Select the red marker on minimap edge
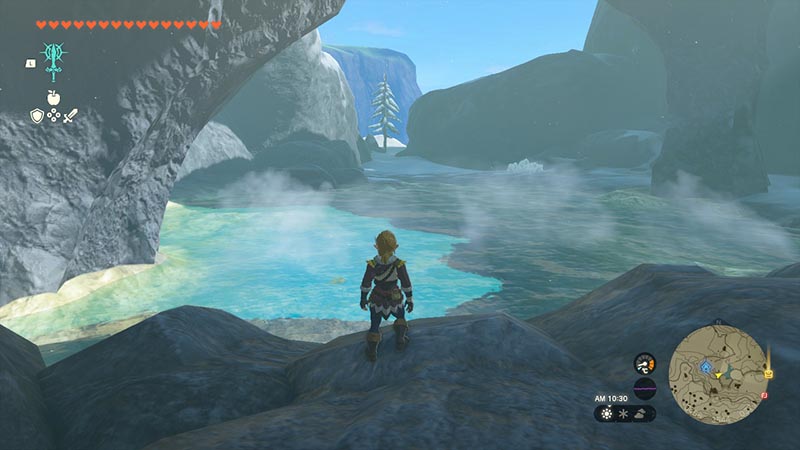 [764, 397]
